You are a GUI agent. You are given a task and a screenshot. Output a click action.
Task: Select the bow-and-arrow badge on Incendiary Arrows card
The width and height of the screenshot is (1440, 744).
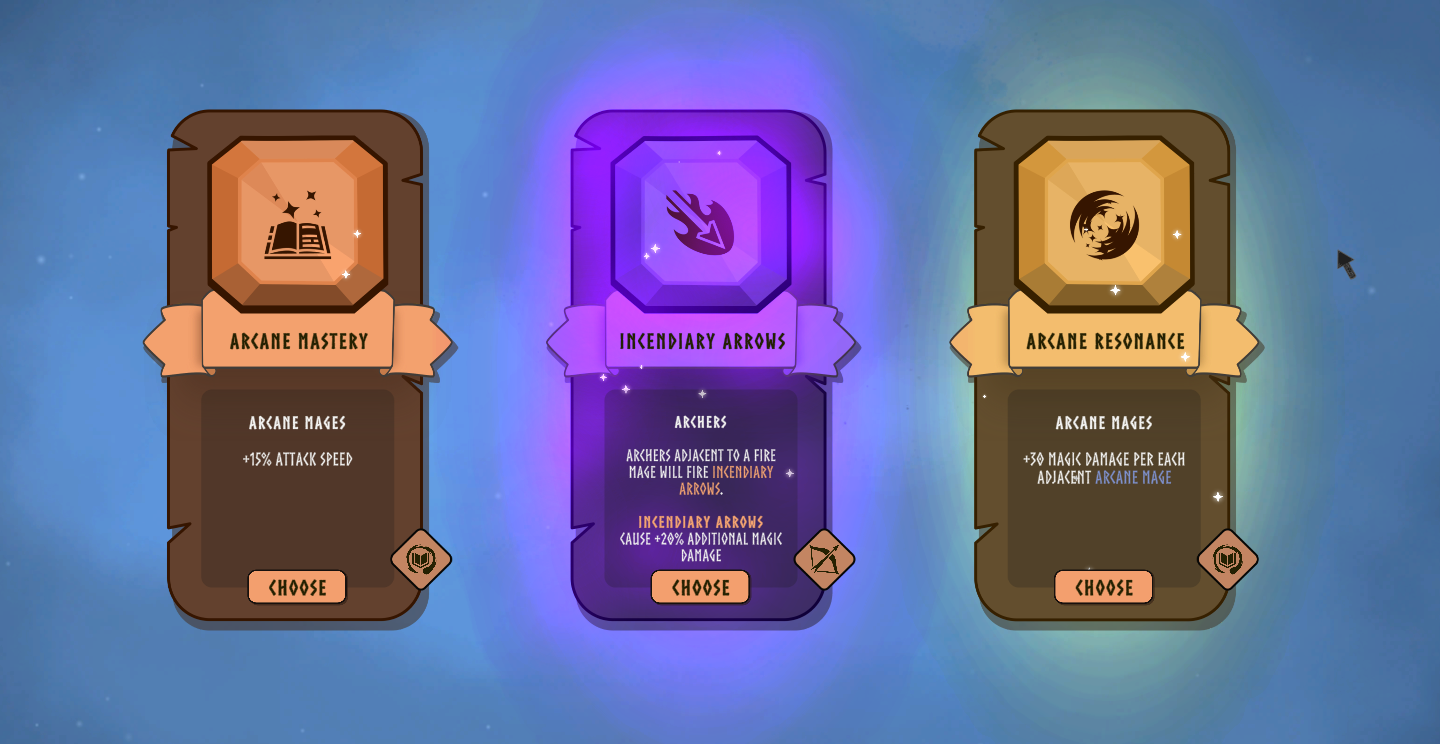[823, 561]
